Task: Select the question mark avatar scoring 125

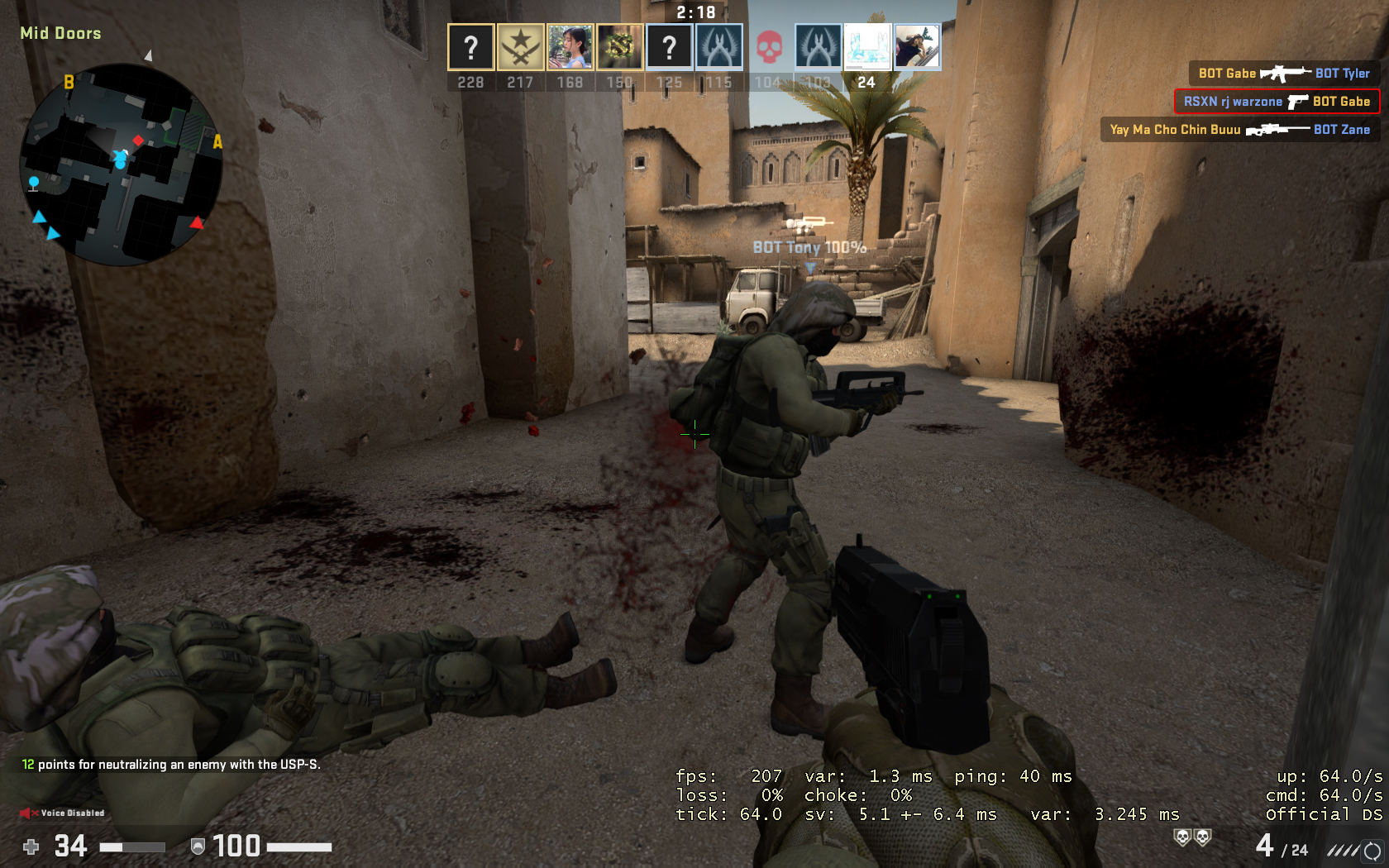Action: click(x=669, y=47)
